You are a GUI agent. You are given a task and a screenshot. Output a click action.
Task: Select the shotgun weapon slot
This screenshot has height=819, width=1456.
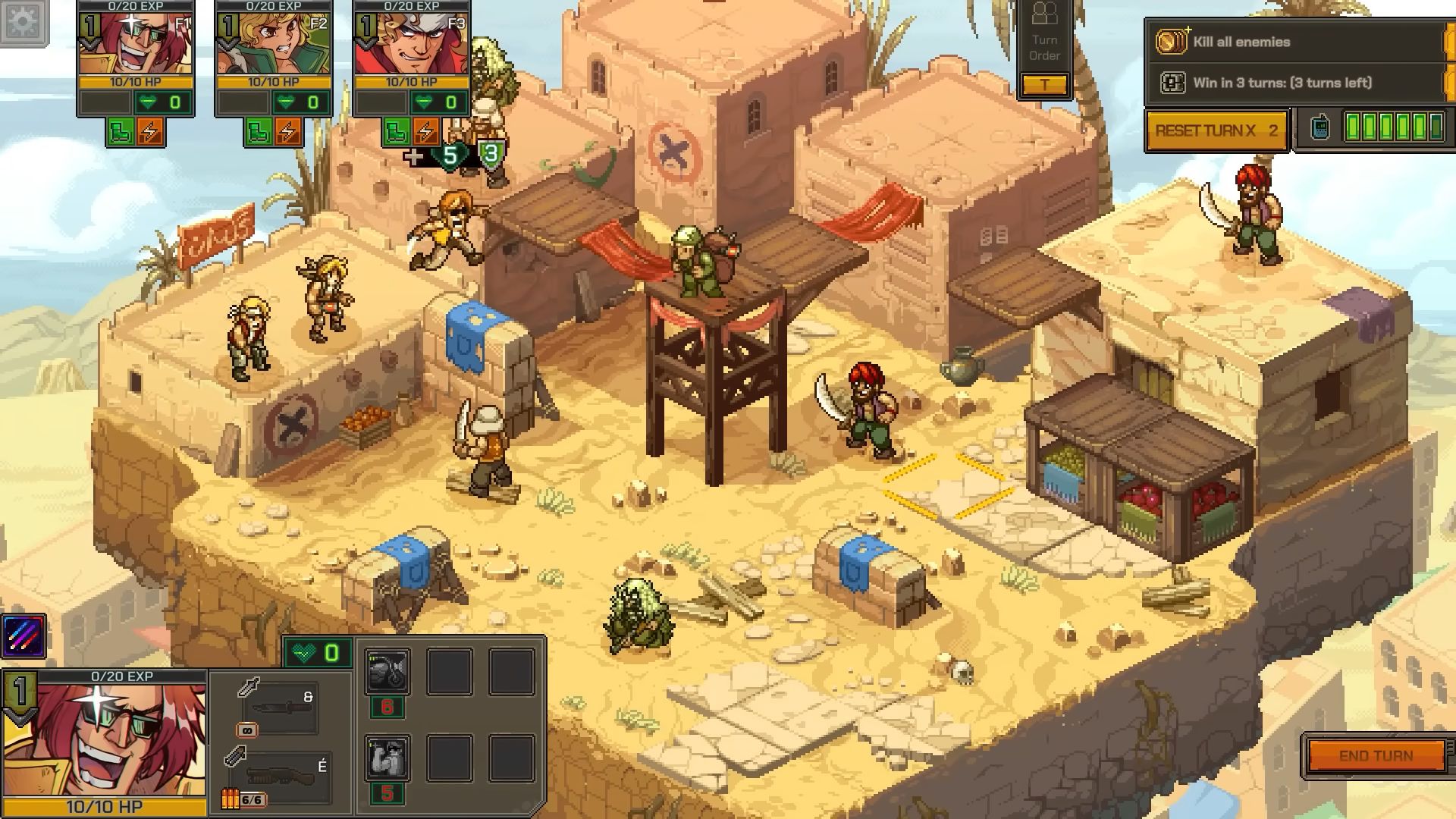[279, 777]
